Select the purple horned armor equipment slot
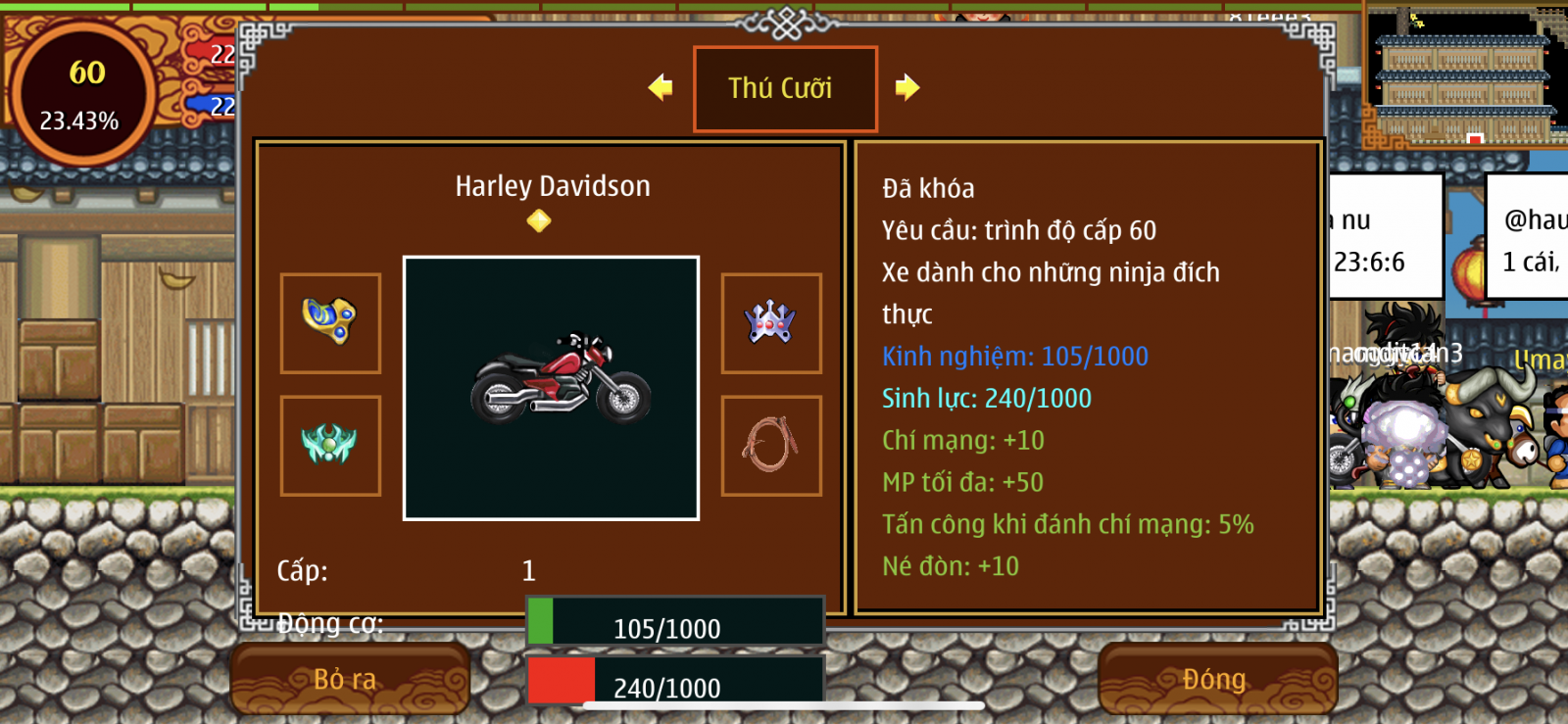Viewport: 1568px width, 724px height. [771, 323]
